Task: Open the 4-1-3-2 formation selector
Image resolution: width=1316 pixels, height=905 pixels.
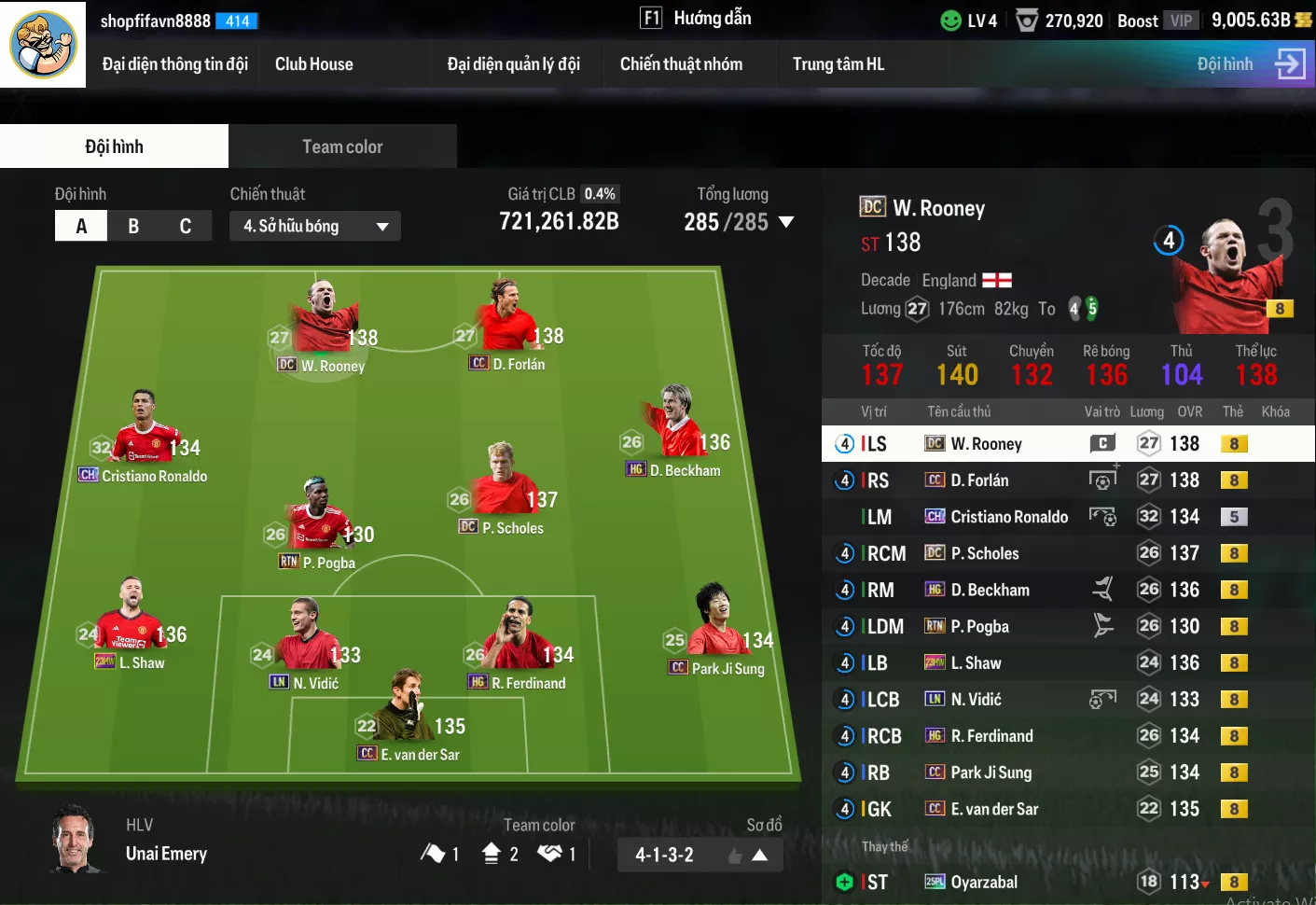Action: pyautogui.click(x=700, y=855)
